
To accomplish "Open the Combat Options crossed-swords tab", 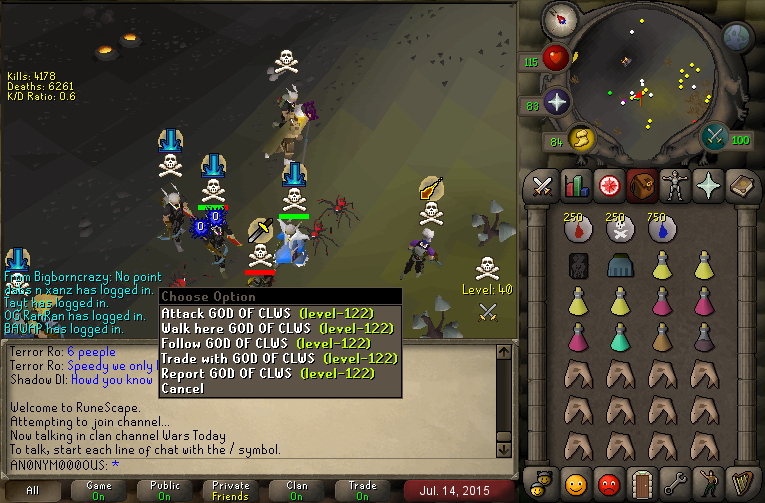I will pyautogui.click(x=542, y=185).
